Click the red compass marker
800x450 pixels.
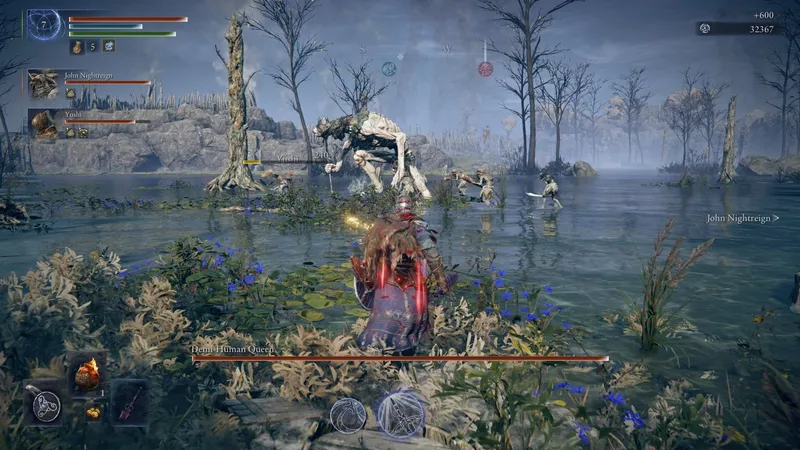pos(485,69)
